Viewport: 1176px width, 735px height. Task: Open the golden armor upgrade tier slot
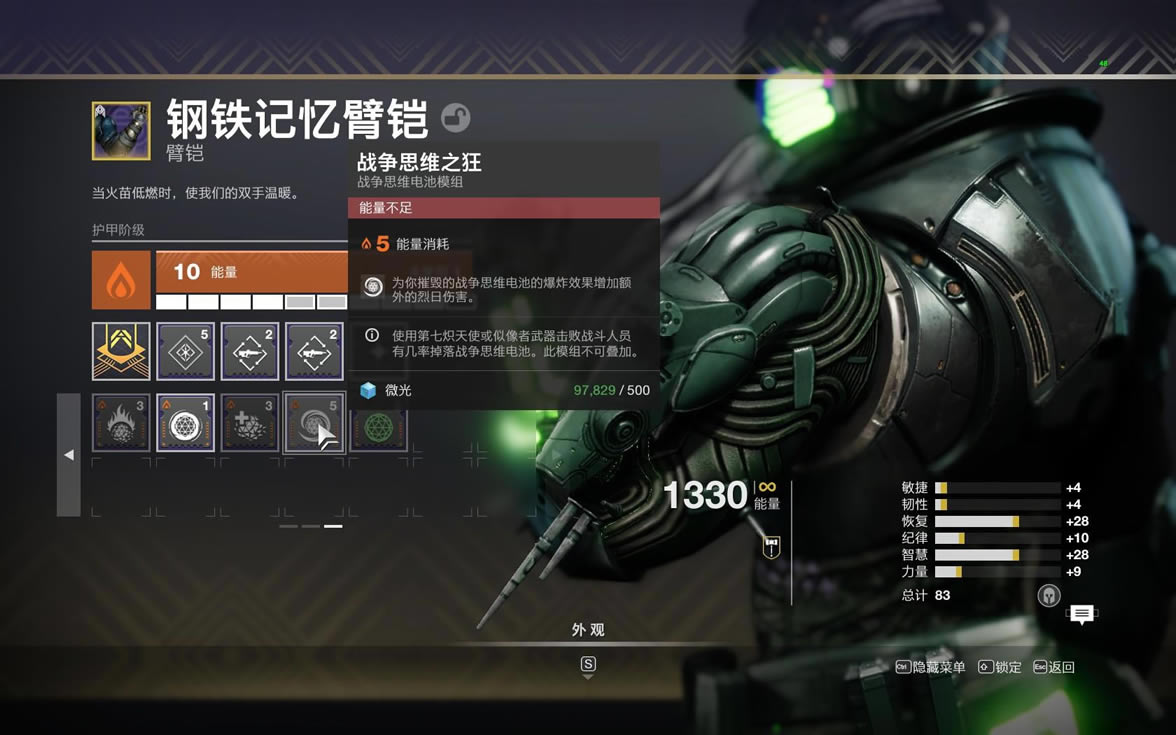point(121,351)
